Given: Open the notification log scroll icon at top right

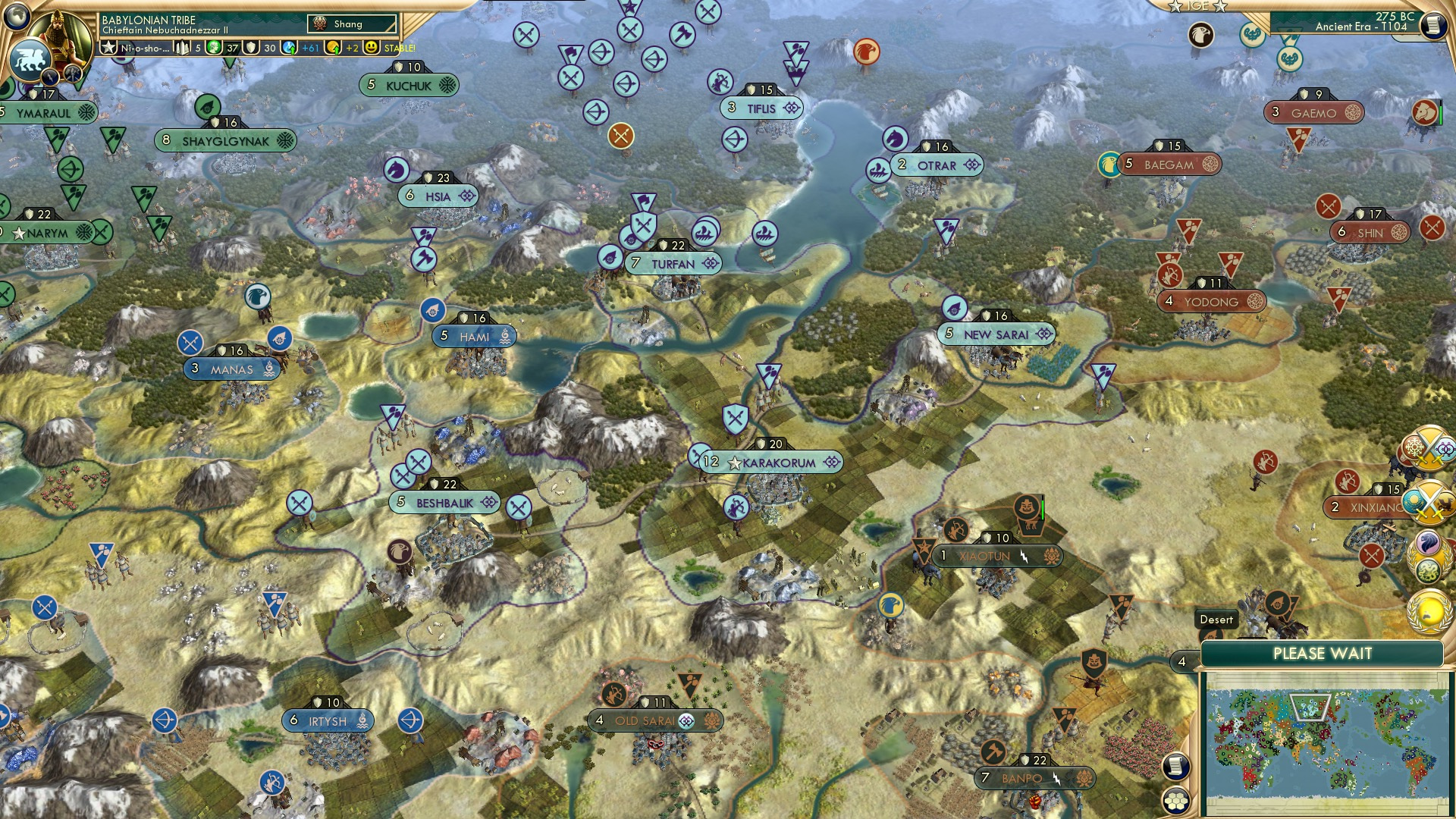Looking at the screenshot, I should pos(1435,25).
